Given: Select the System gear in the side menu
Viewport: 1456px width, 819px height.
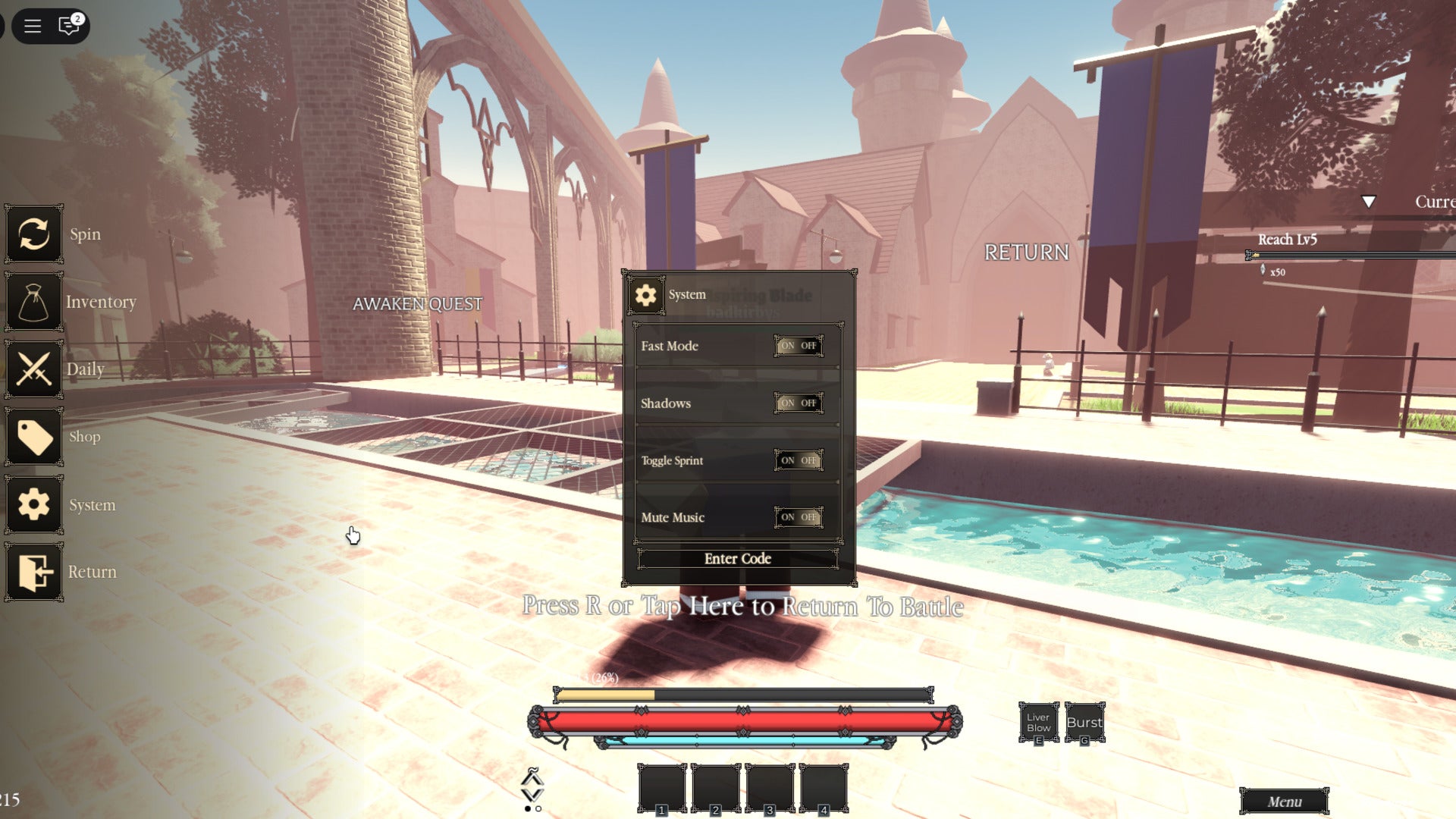Looking at the screenshot, I should click(x=34, y=504).
